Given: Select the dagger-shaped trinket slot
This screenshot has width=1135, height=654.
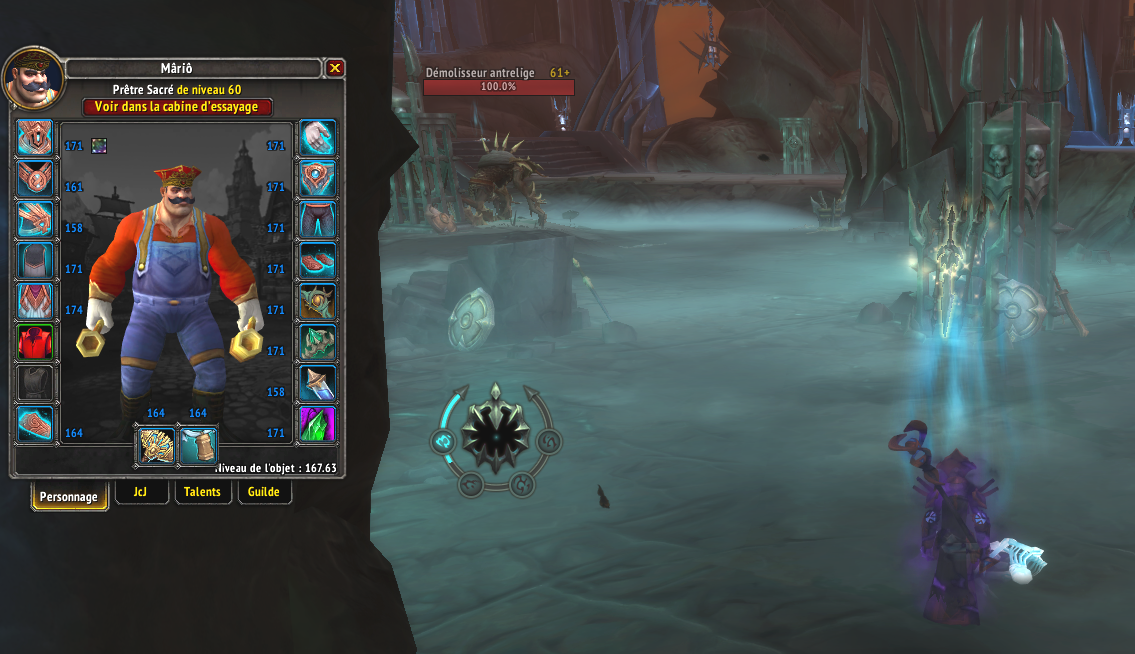Looking at the screenshot, I should 318,384.
